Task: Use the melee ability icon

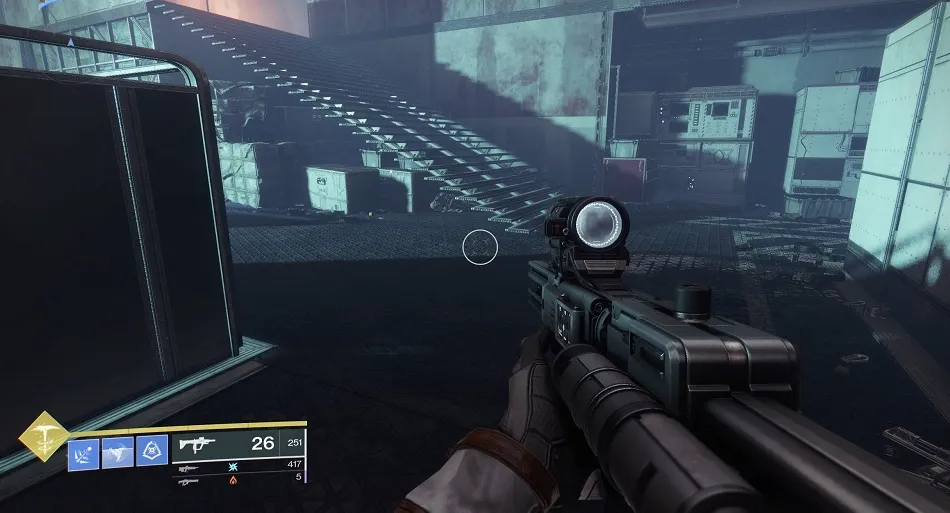Action: (x=117, y=451)
